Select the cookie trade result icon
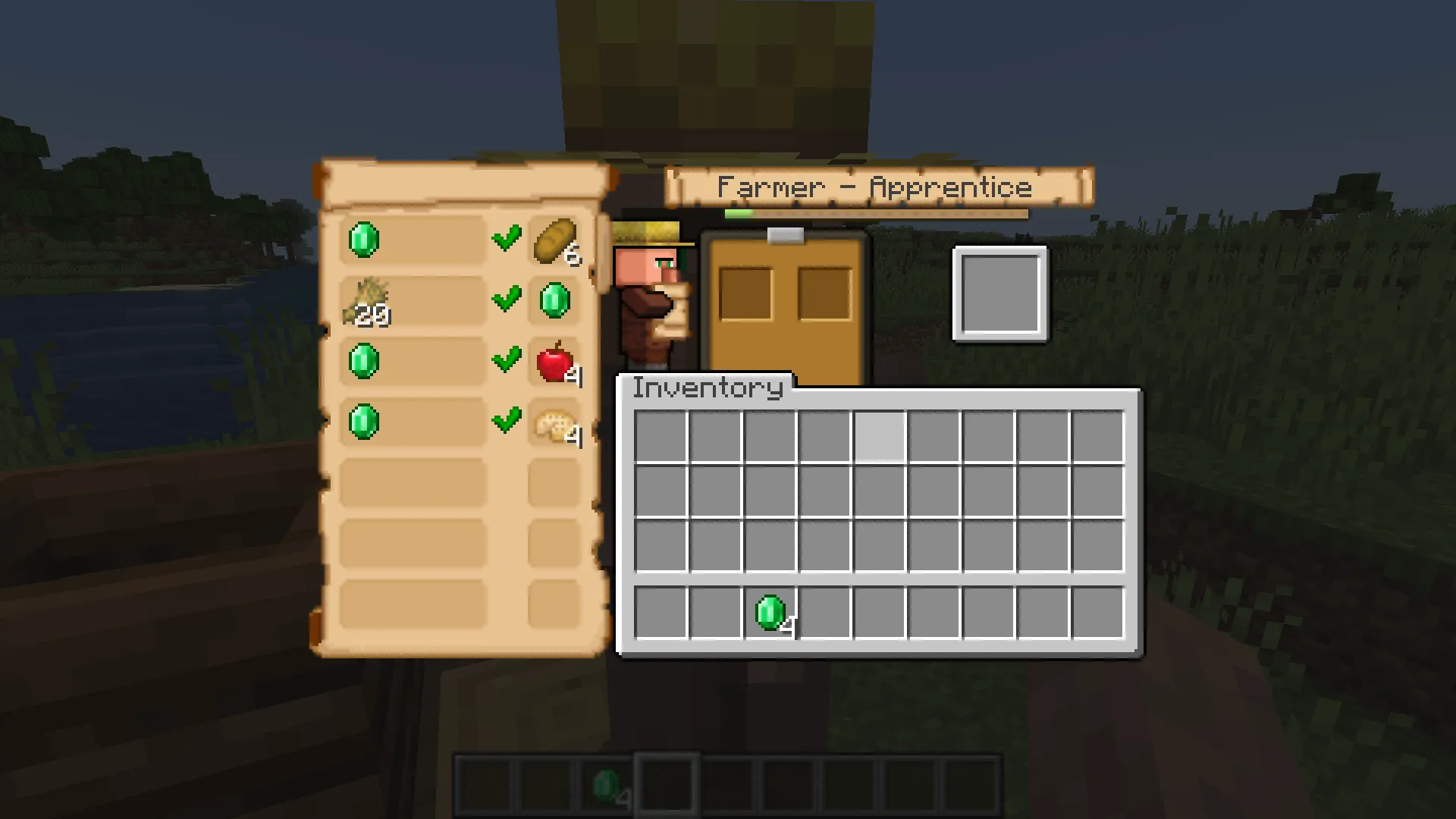Screen dimensions: 1456x819 (554, 425)
